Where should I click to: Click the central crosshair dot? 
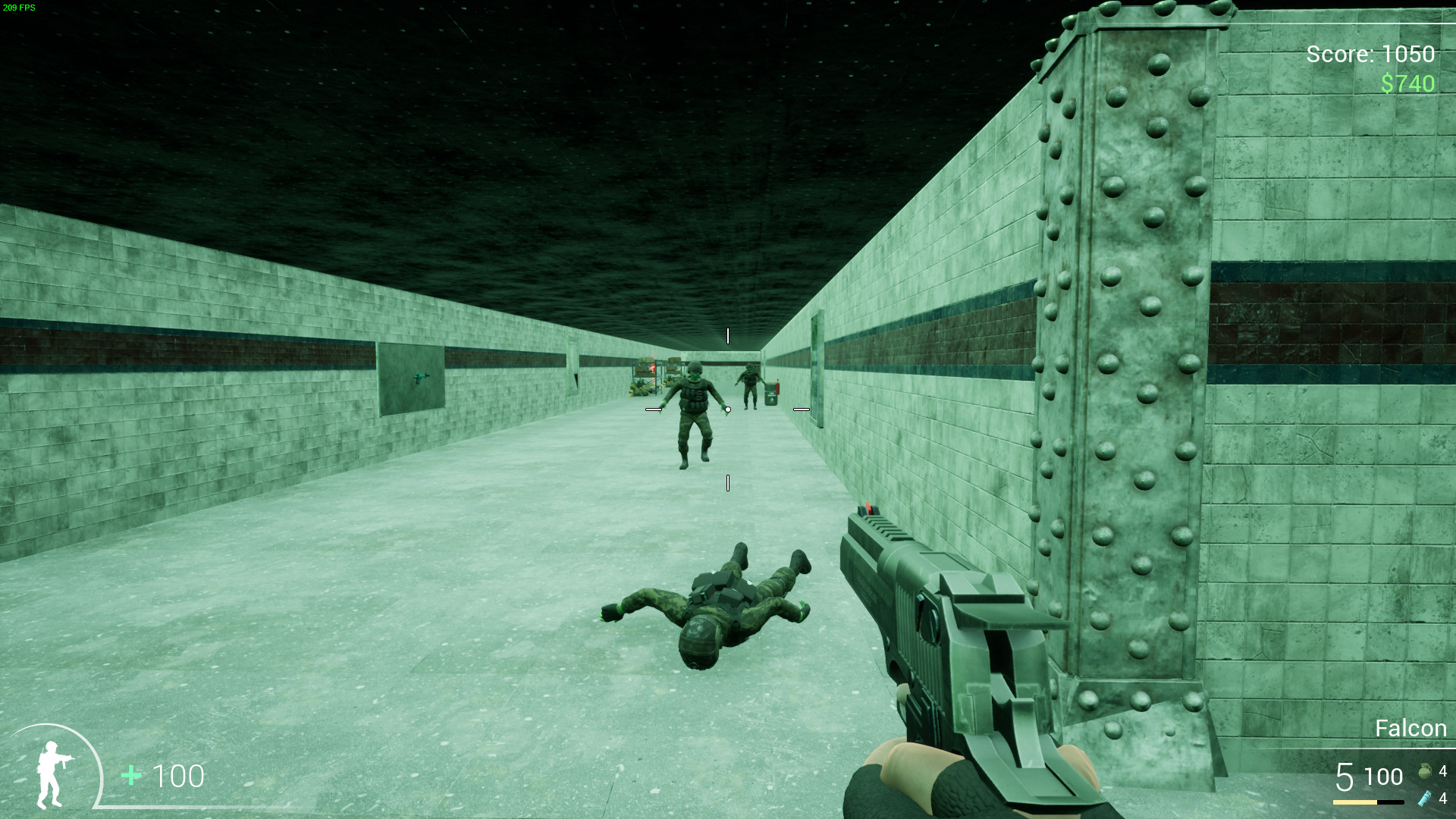tap(727, 409)
